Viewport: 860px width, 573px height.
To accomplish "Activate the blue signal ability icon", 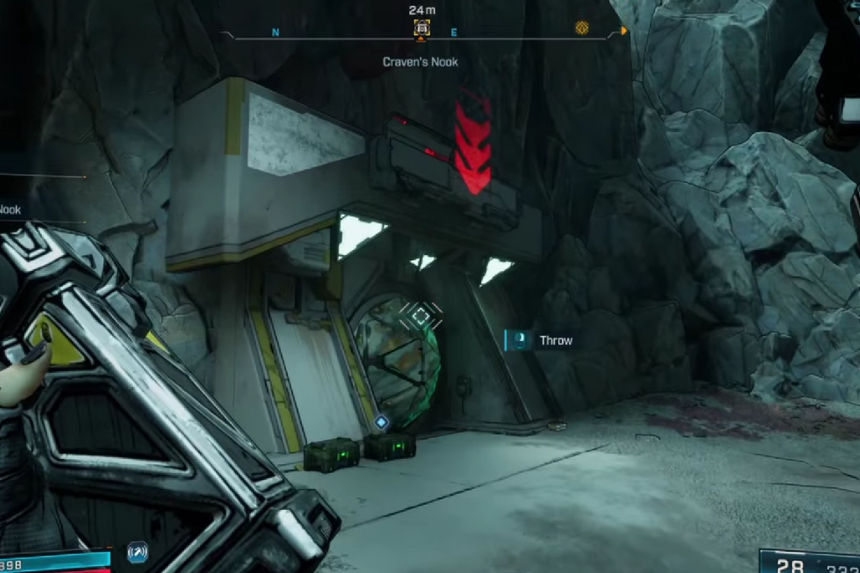I will pyautogui.click(x=137, y=551).
